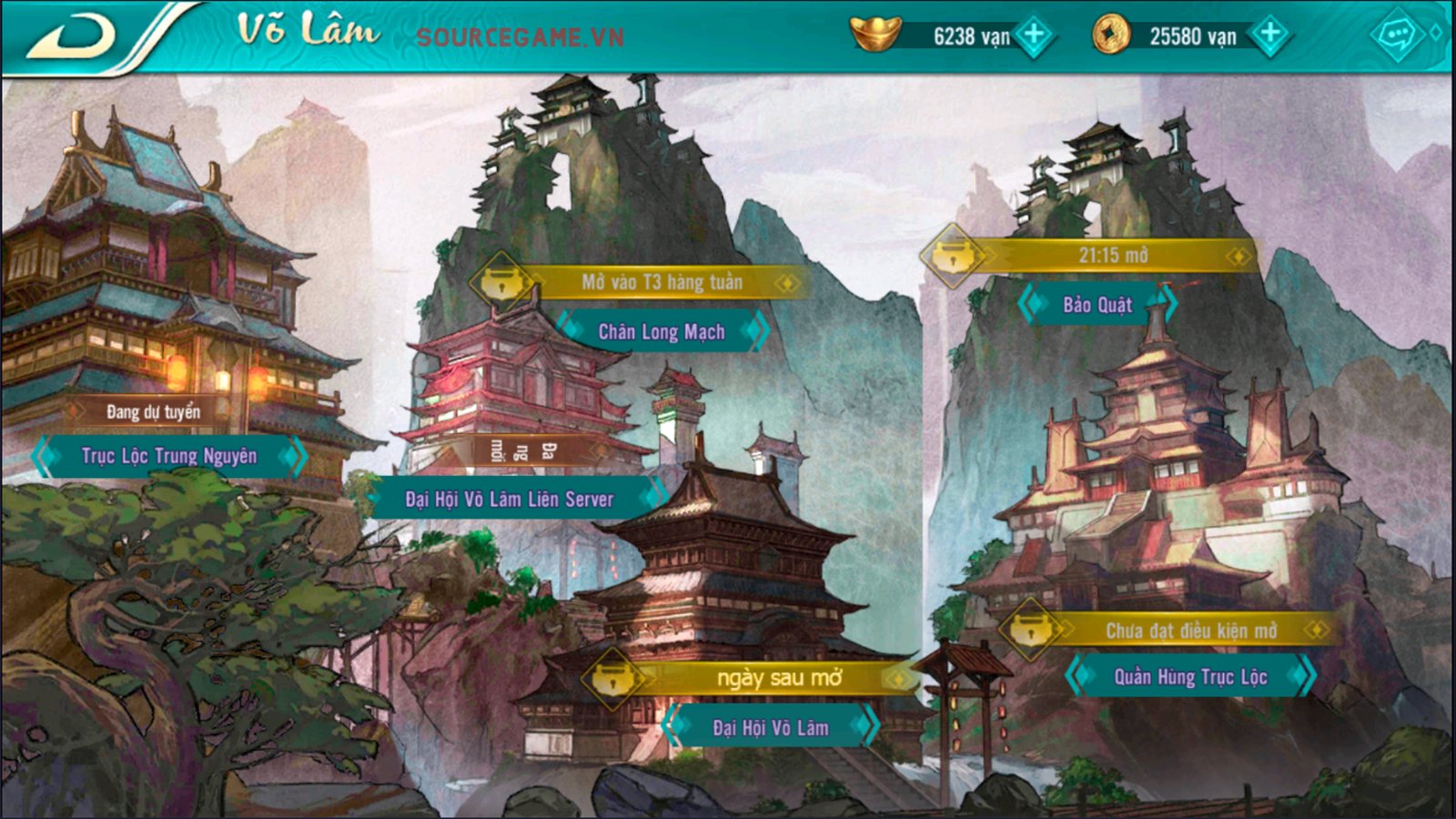
Task: Open the chat bubble icon
Action: 1396,35
